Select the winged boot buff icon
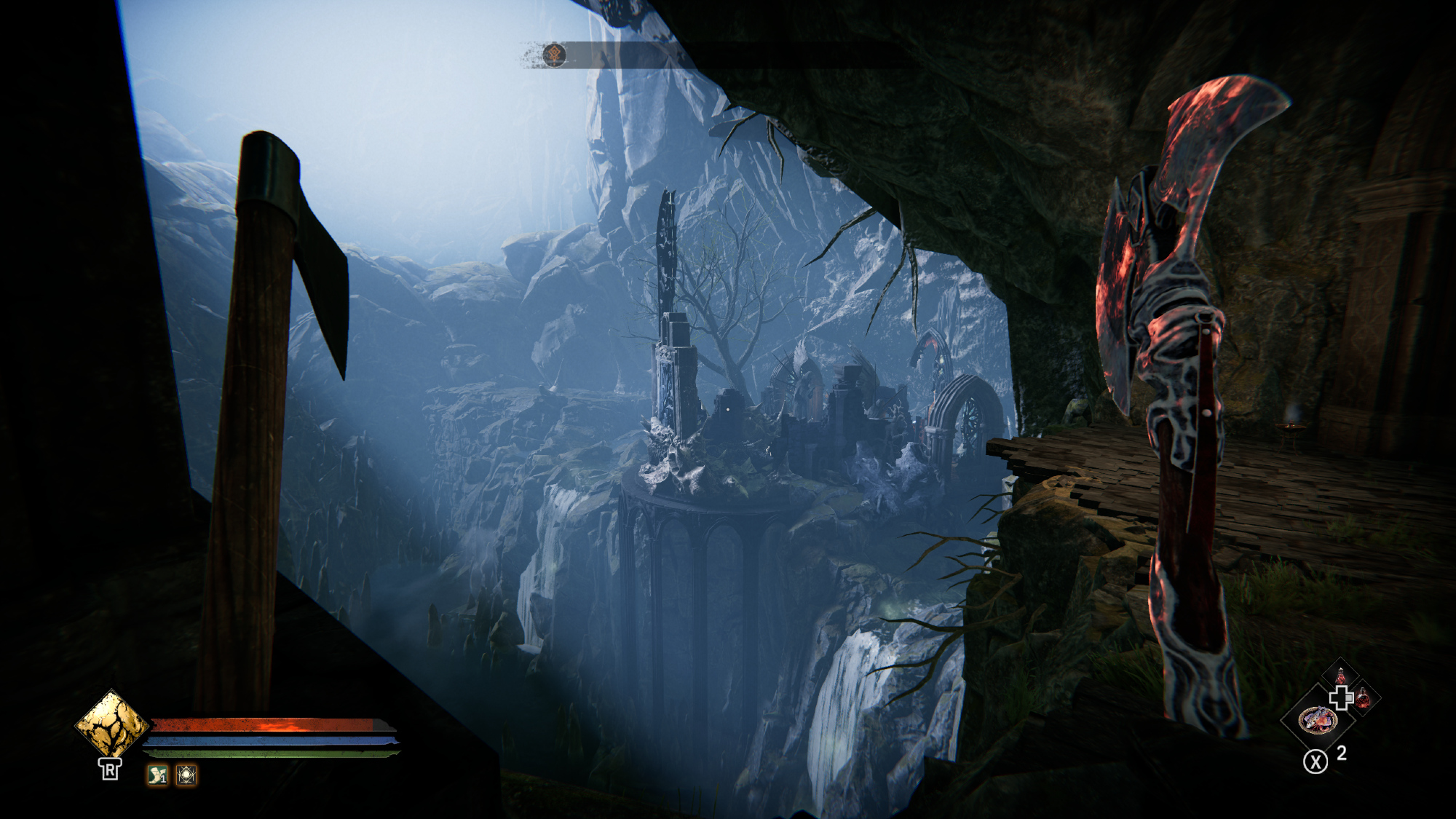 coord(157,775)
